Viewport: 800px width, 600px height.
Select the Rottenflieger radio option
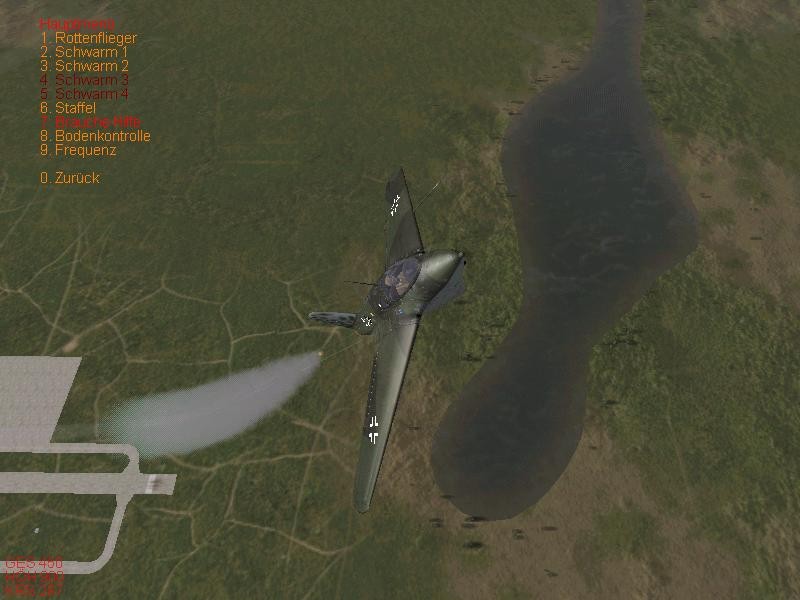click(88, 38)
